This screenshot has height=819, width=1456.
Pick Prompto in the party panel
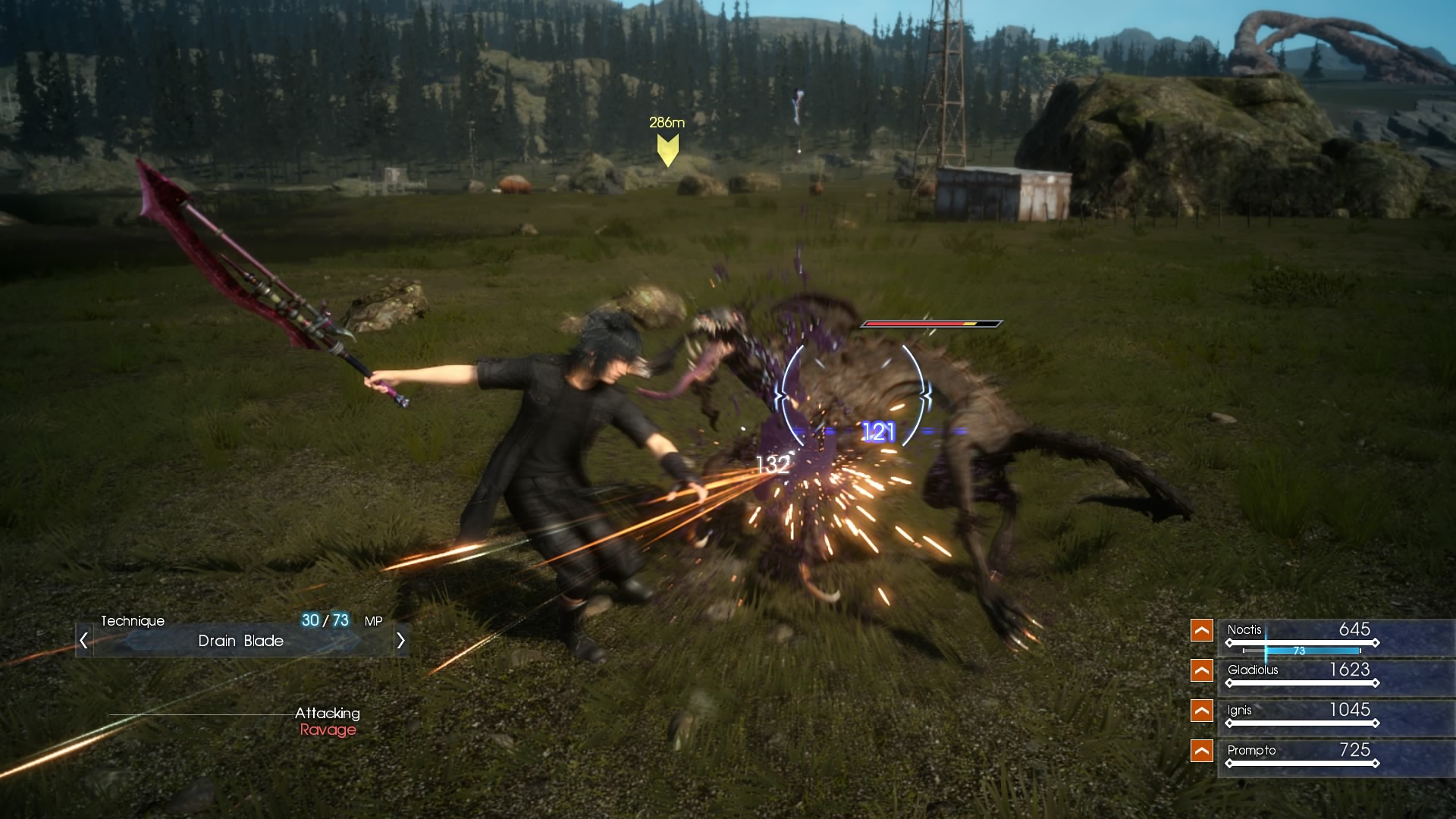pos(1251,751)
